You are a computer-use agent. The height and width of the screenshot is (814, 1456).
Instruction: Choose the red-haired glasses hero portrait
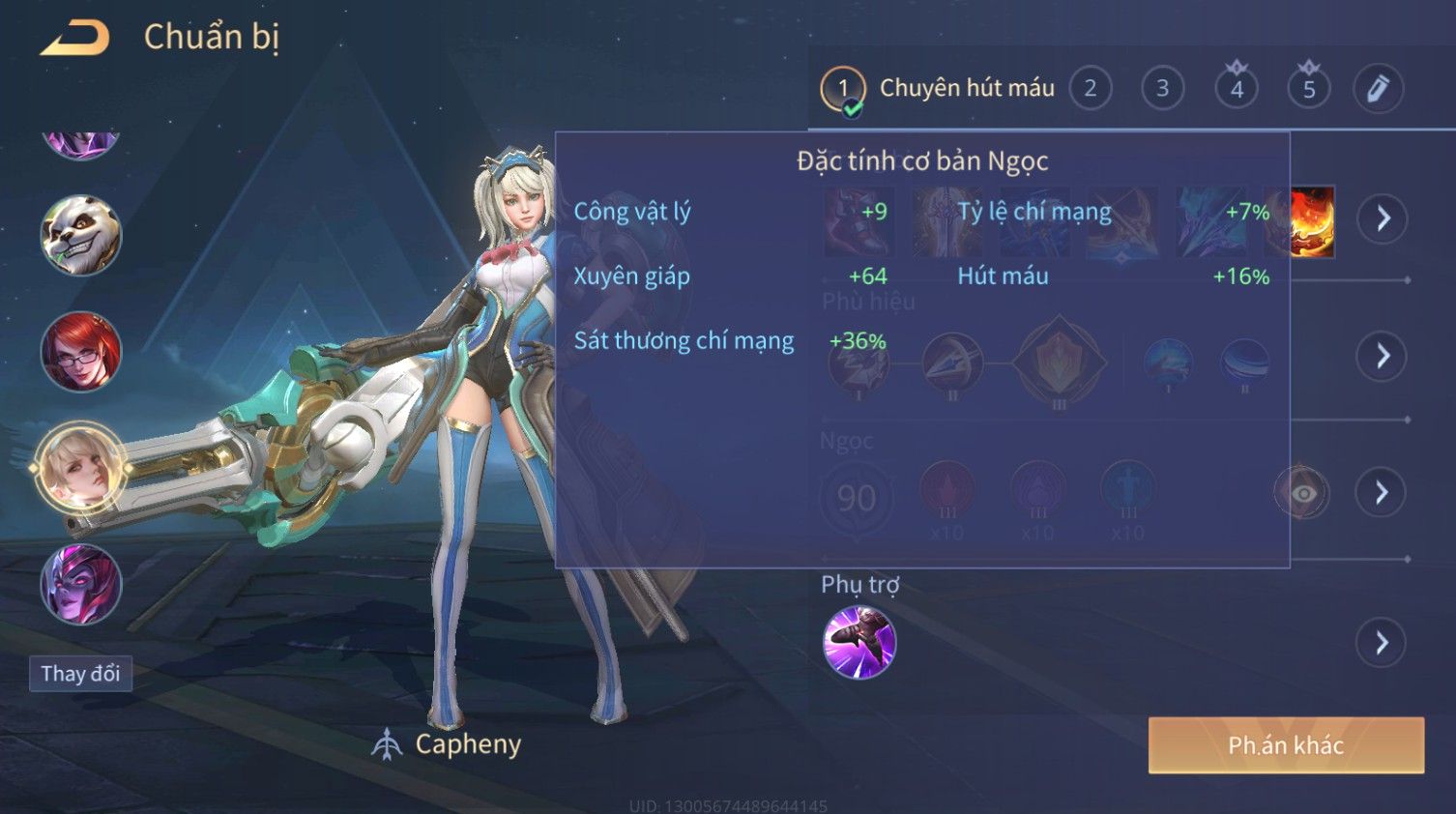tap(81, 352)
